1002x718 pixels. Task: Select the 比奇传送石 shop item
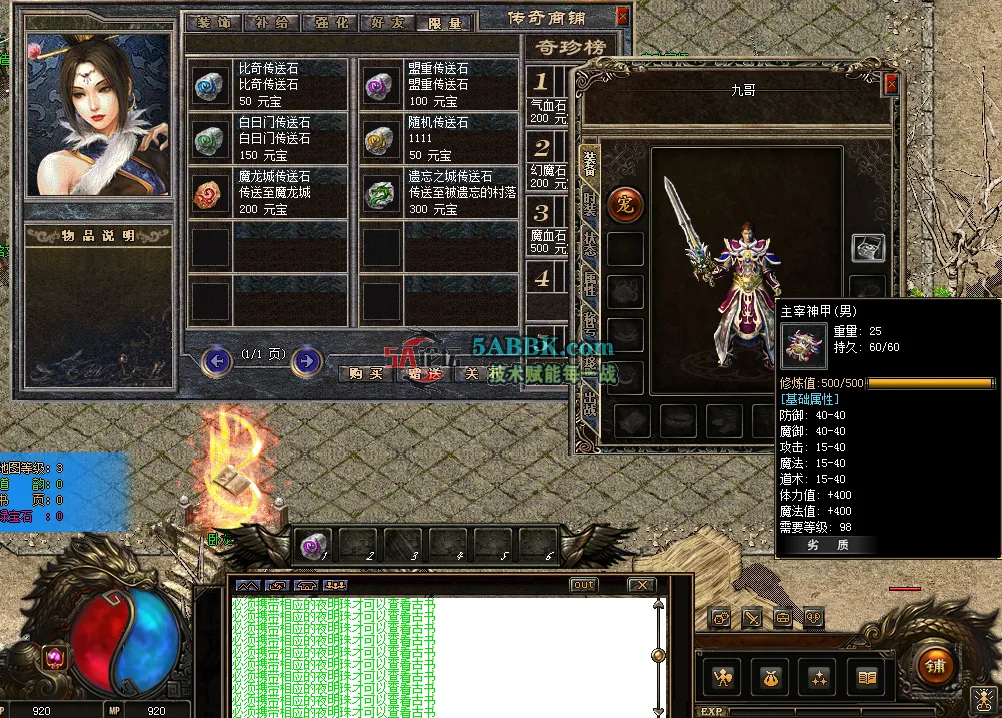tap(267, 84)
